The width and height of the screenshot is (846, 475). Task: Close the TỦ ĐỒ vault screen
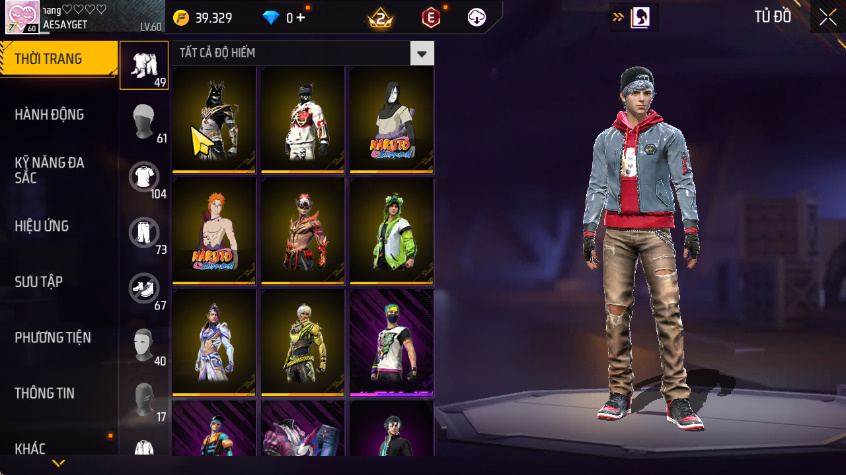828,17
